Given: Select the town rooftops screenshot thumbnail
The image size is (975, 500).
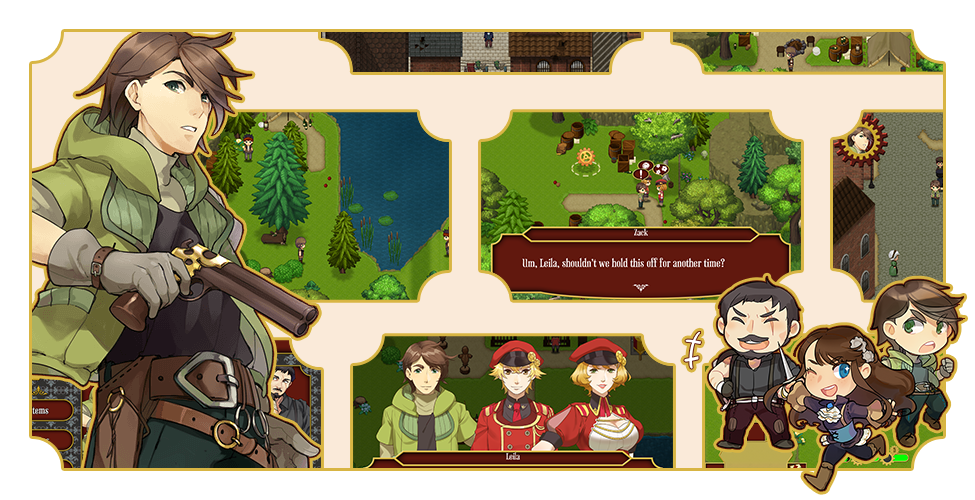Looking at the screenshot, I should click(x=480, y=52).
